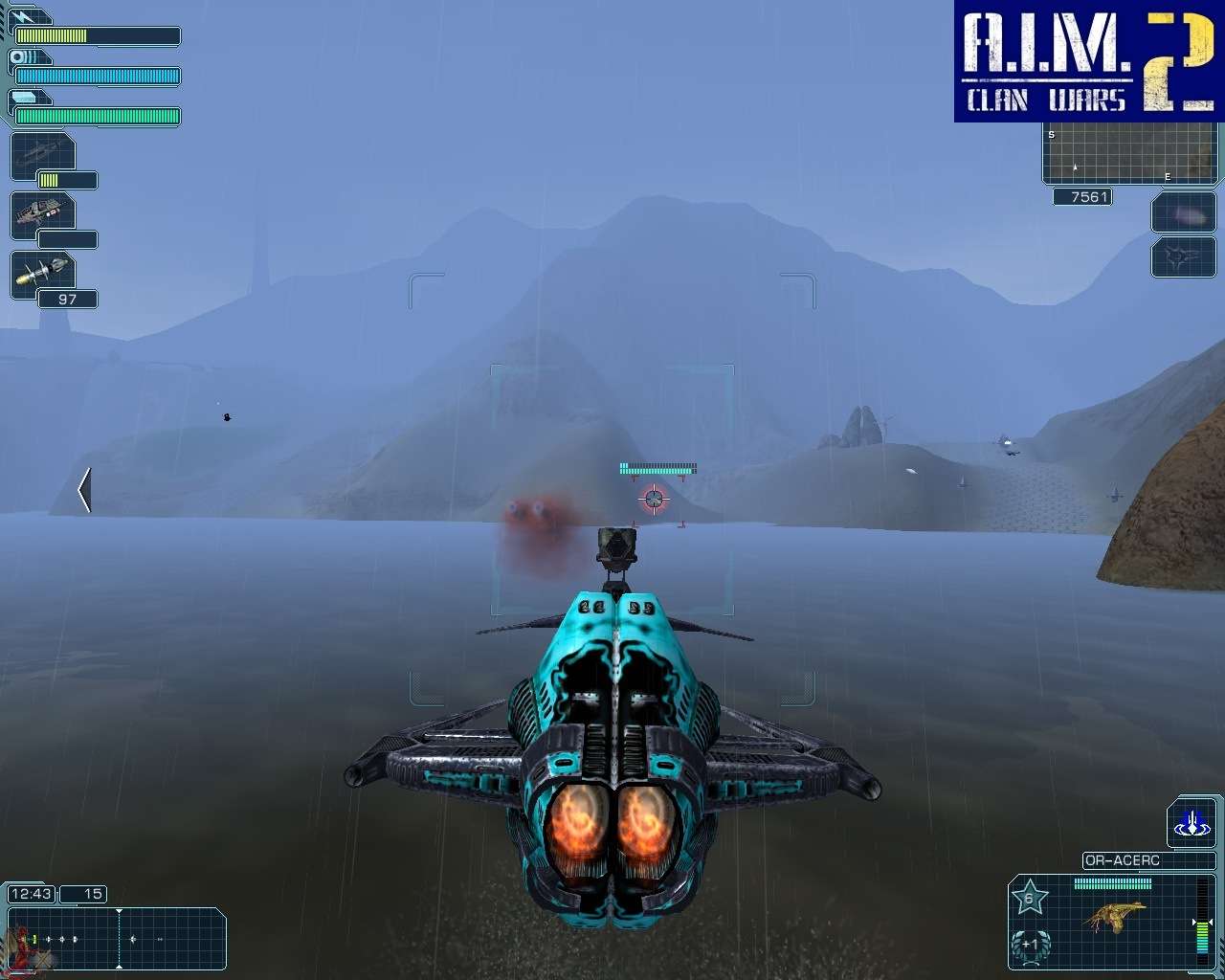This screenshot has height=980, width=1225.
Task: Click the blue landing icon above OR-ACERC
Action: (1192, 823)
